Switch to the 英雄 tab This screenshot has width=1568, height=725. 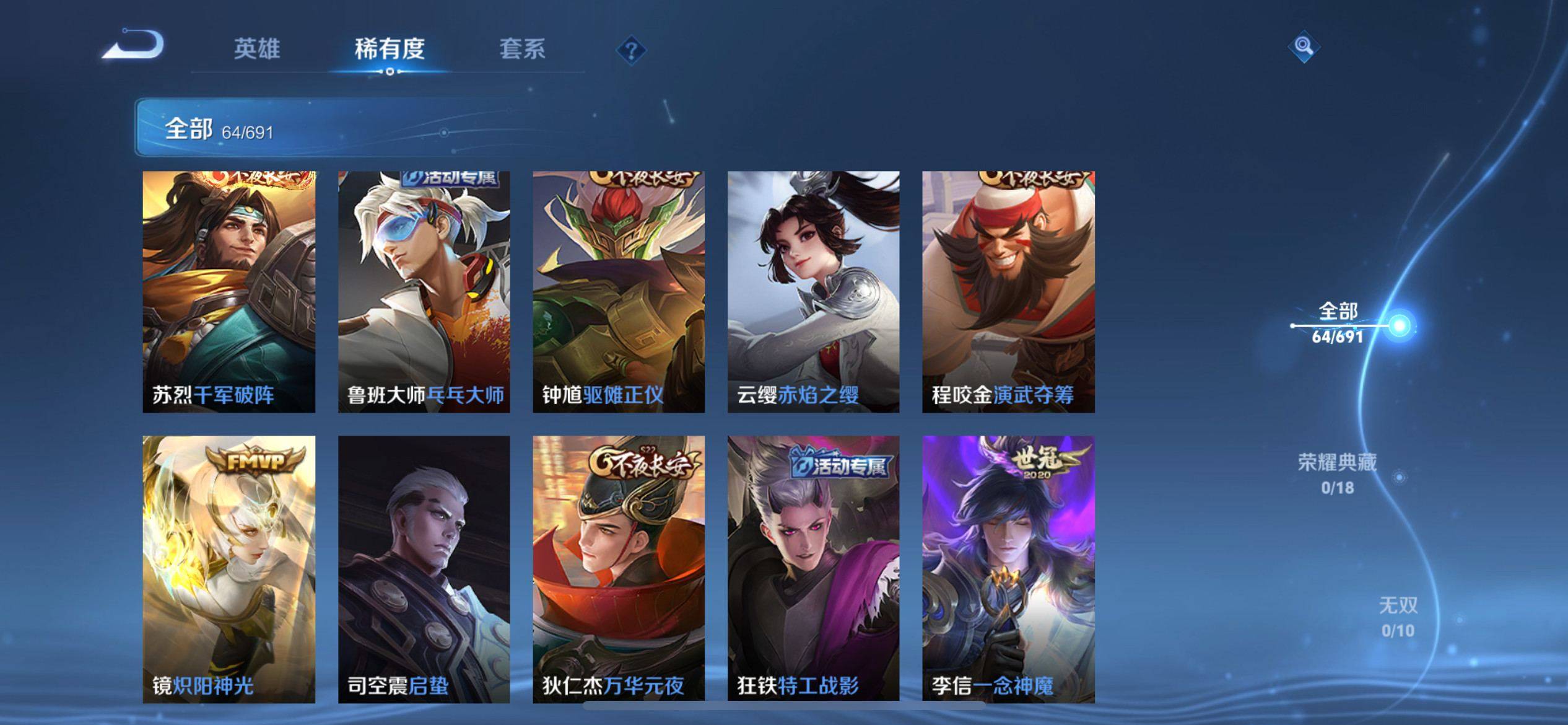pos(256,49)
